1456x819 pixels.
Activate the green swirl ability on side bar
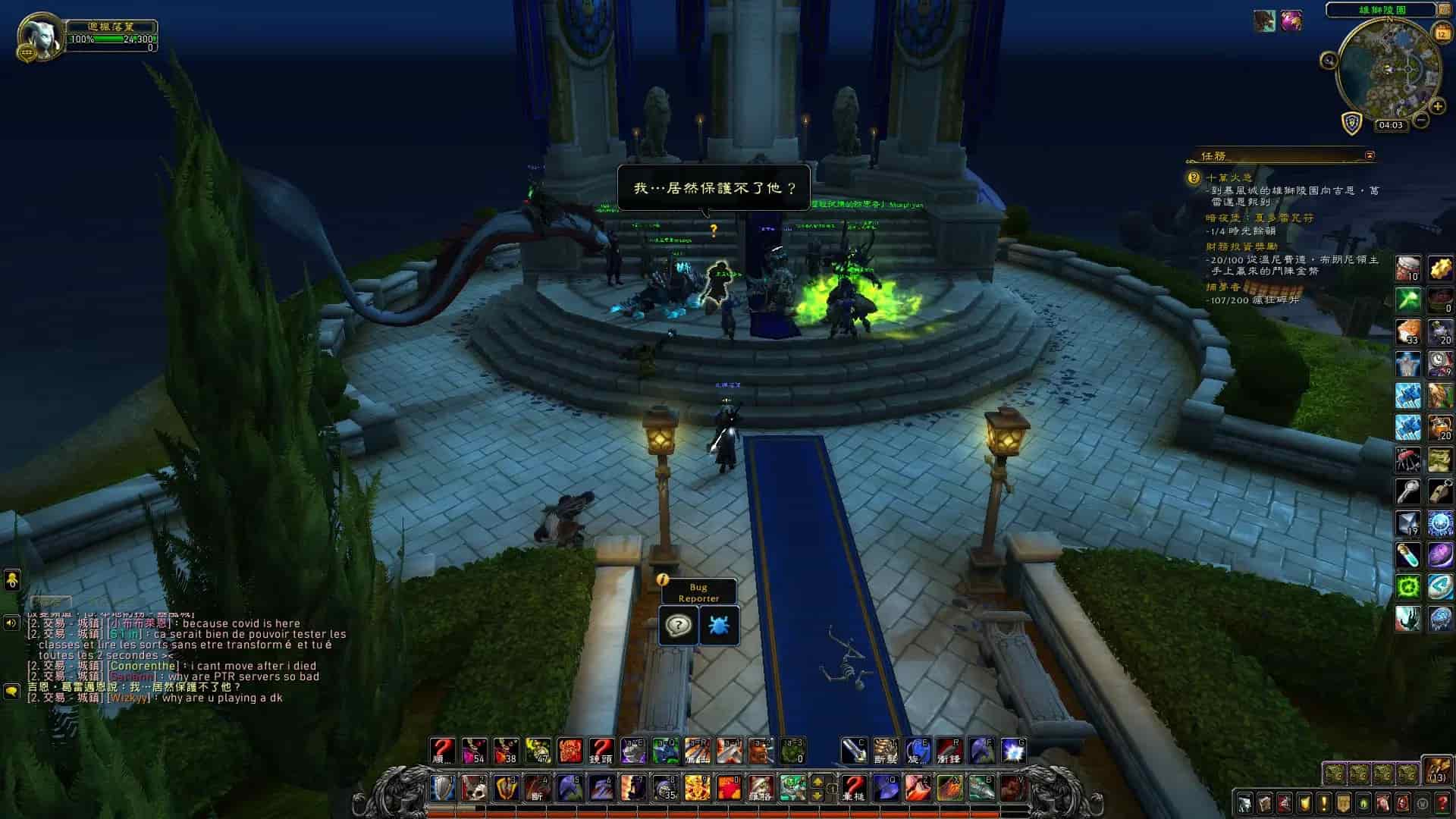1408,586
